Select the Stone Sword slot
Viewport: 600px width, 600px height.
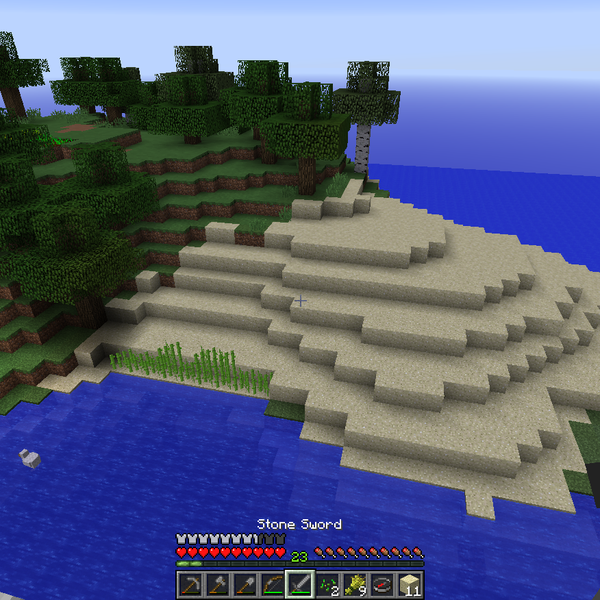pyautogui.click(x=300, y=584)
